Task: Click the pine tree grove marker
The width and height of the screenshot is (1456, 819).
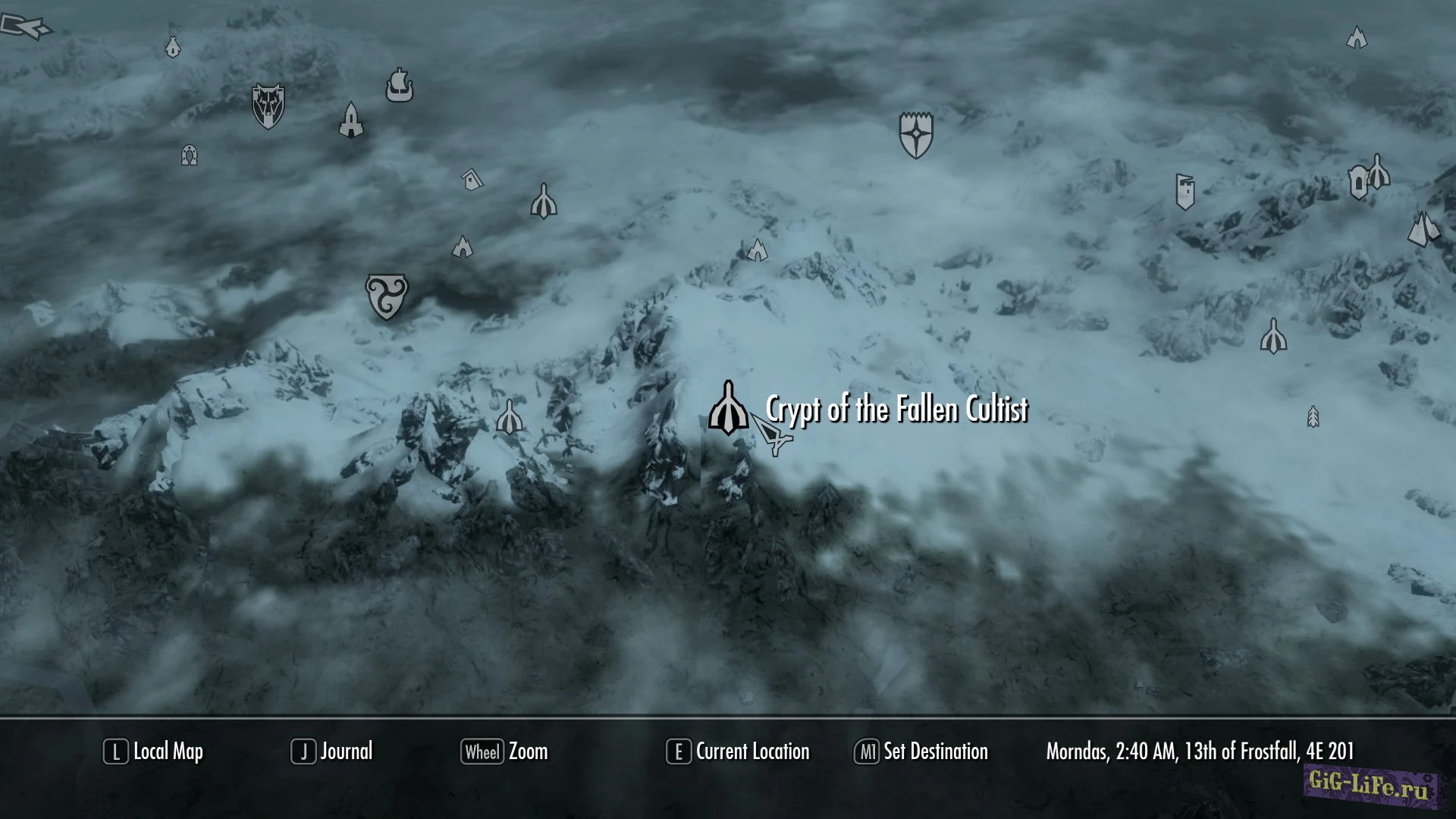Action: [1313, 417]
